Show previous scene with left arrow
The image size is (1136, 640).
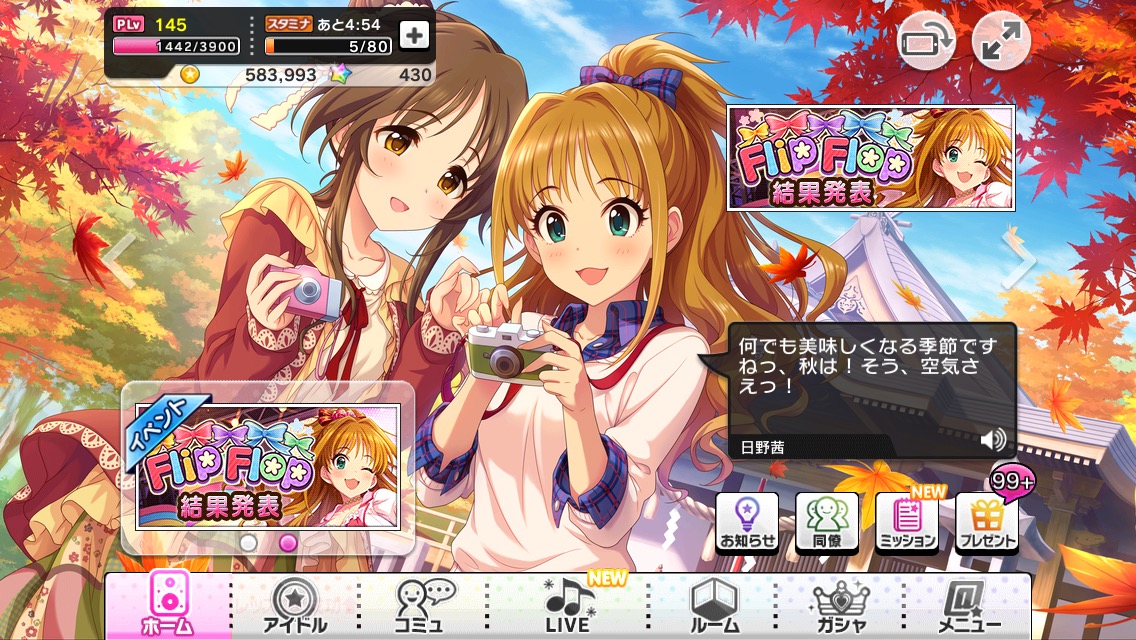121,262
